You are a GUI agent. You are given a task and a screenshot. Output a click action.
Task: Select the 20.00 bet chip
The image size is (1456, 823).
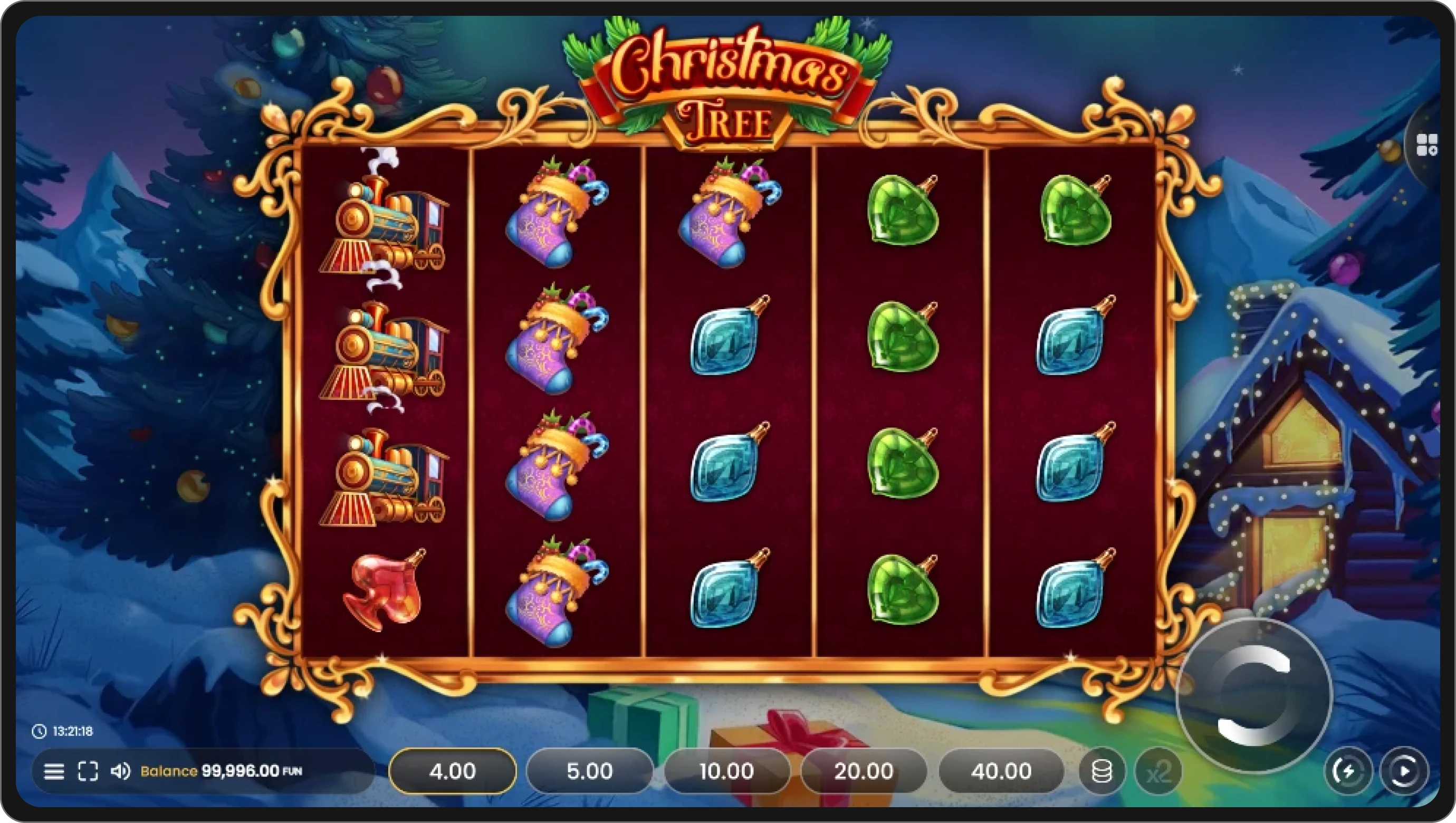coord(864,770)
